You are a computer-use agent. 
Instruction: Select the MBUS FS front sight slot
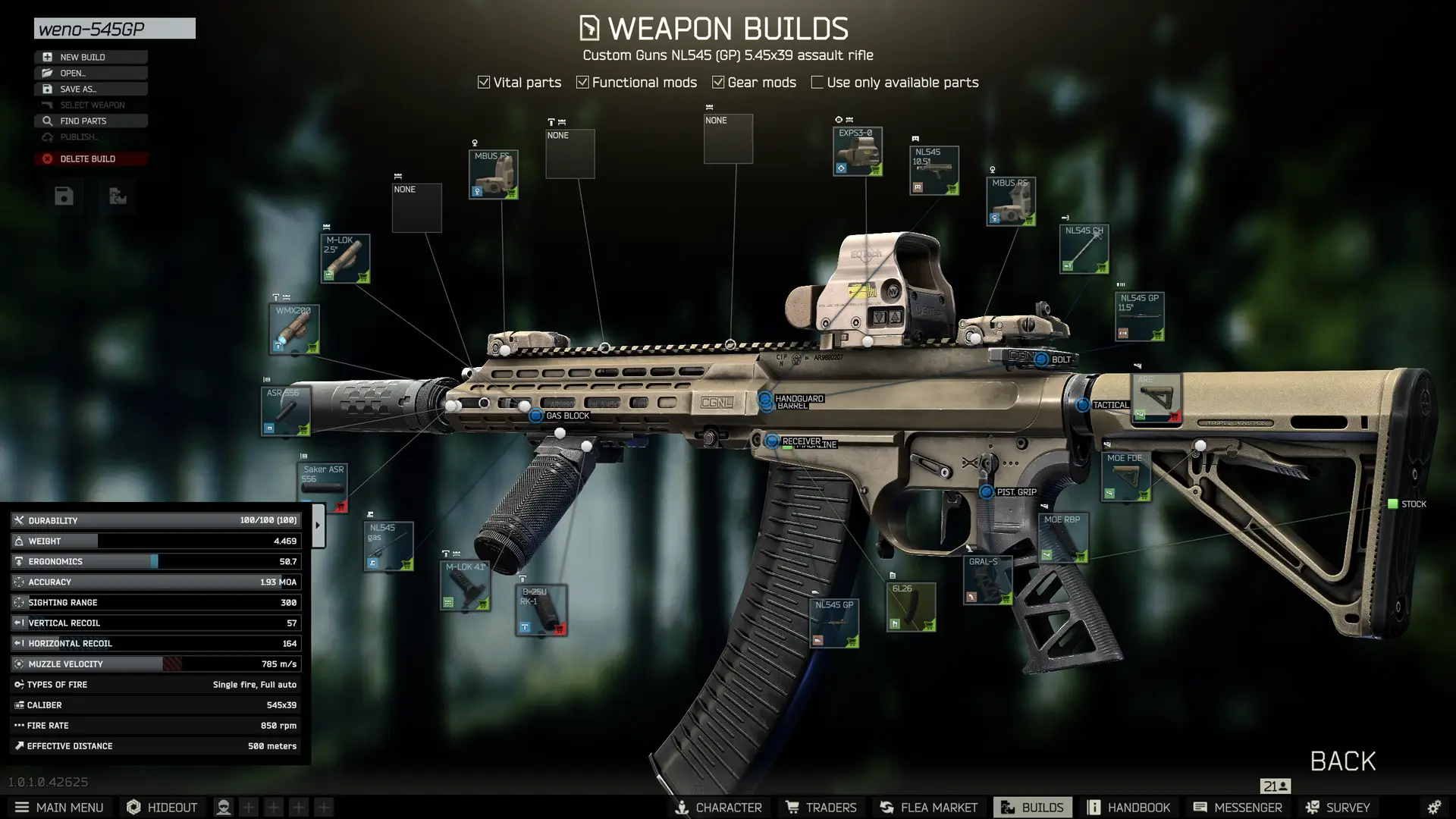493,174
